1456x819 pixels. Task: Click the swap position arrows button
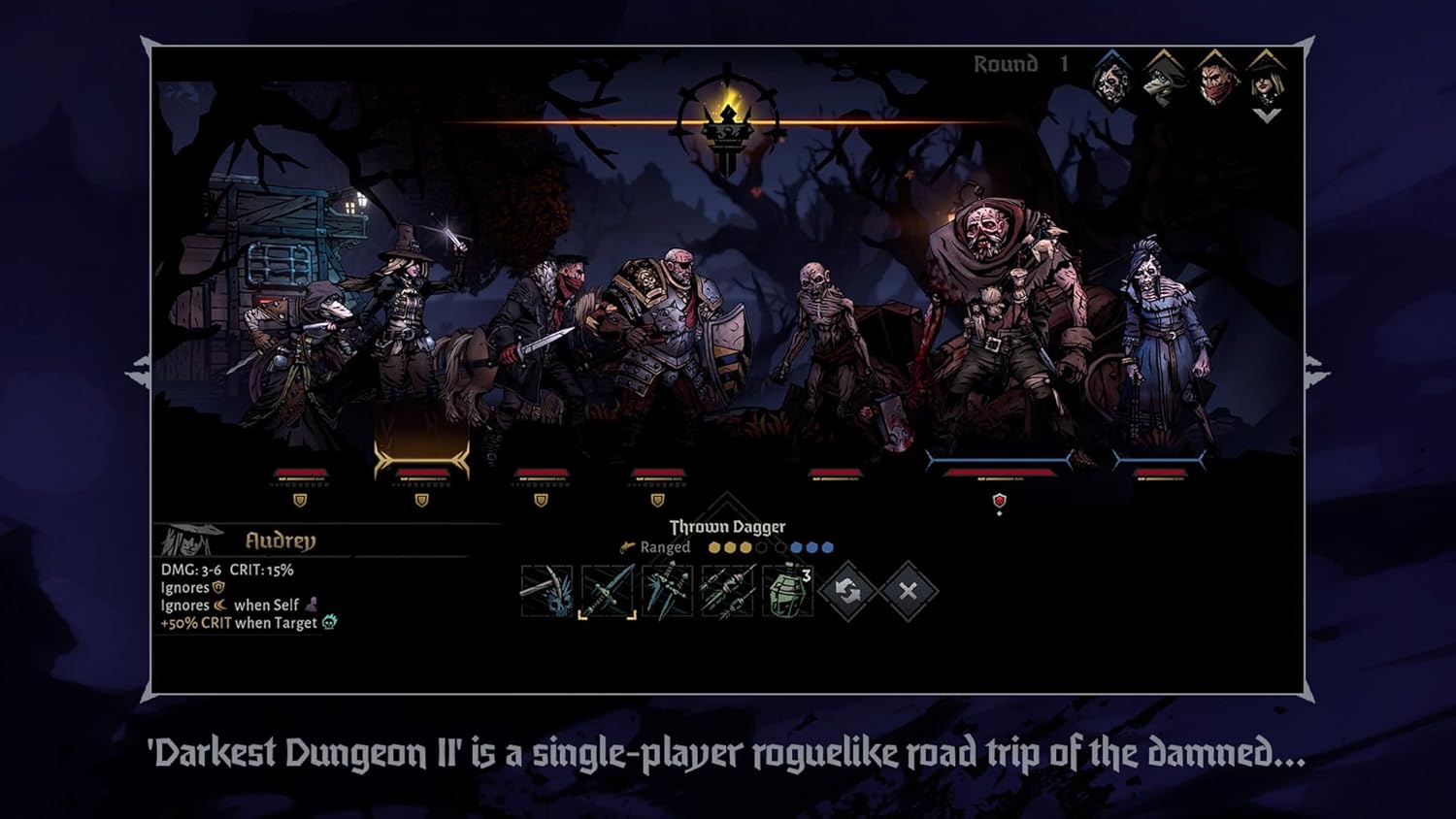point(847,590)
